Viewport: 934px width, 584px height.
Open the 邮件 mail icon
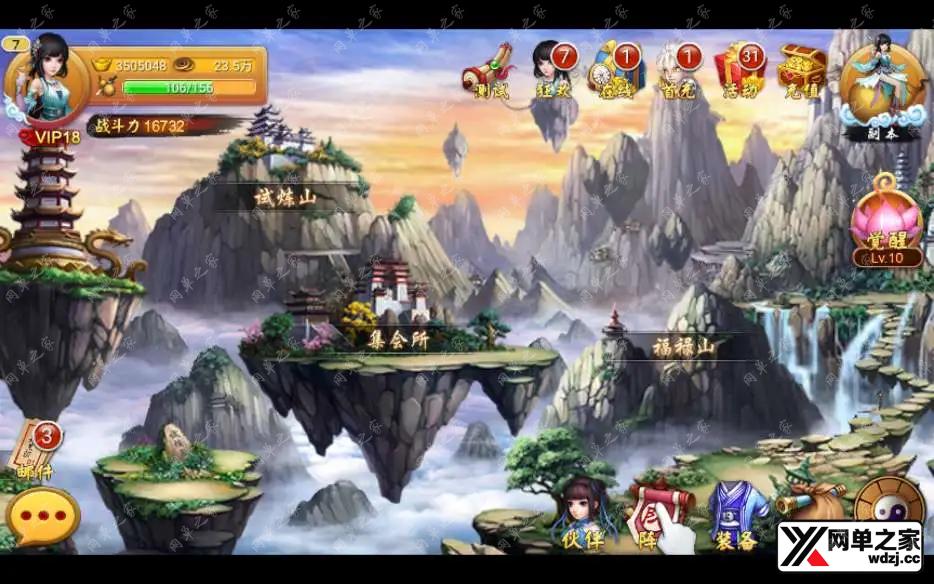coord(34,452)
